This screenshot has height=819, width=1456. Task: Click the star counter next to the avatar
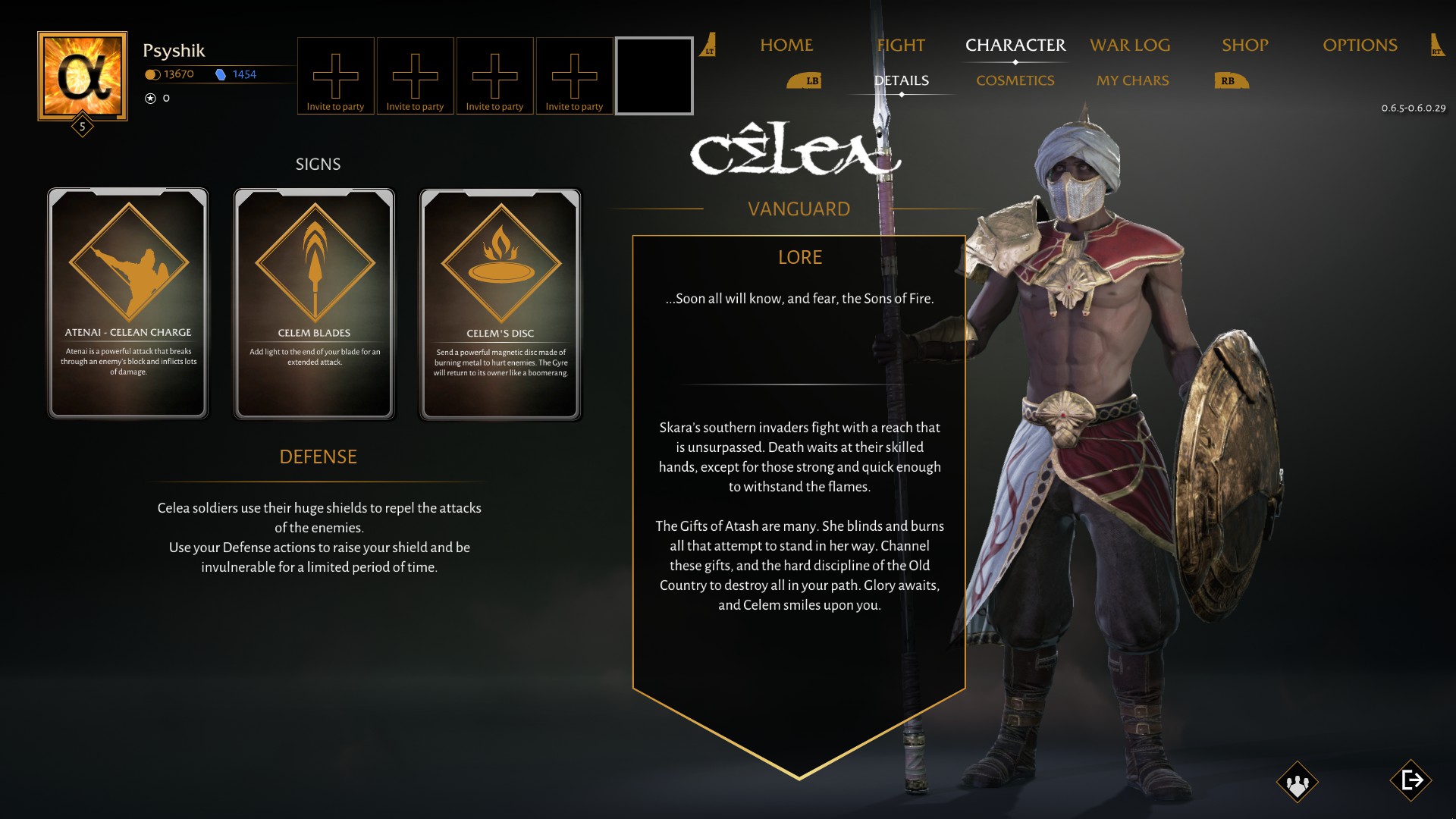149,97
